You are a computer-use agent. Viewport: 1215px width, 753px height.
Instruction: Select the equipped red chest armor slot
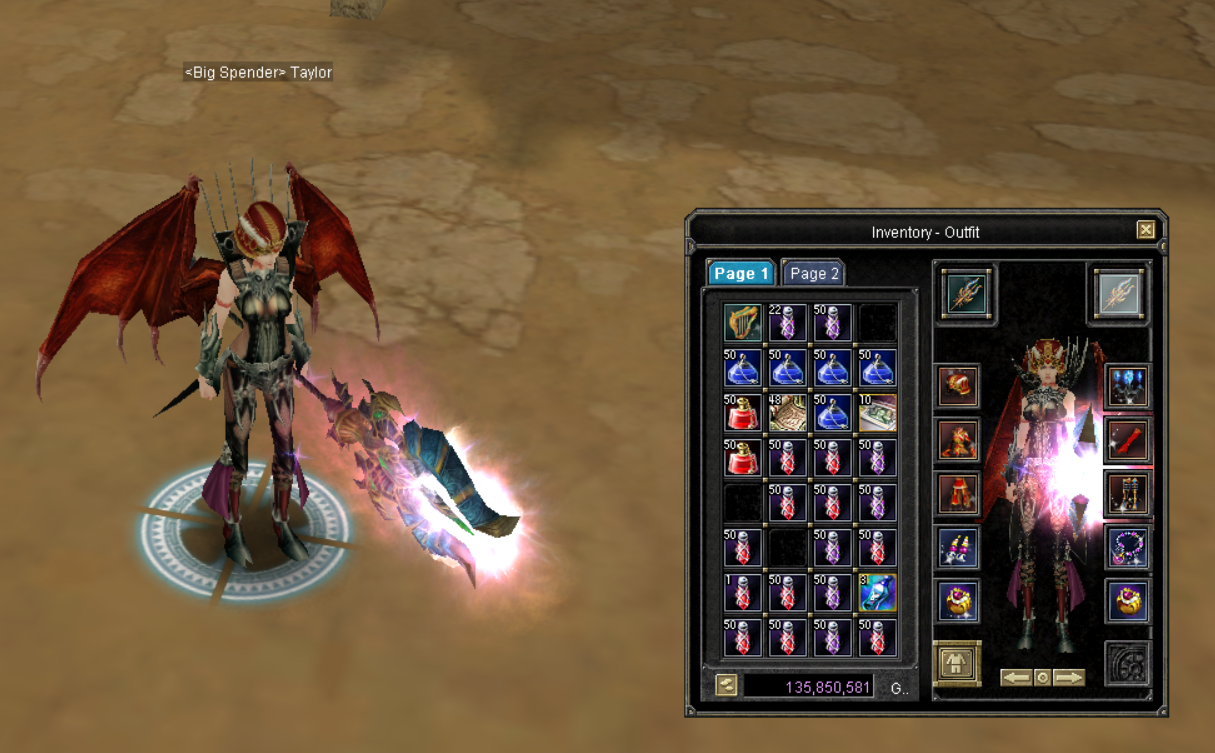pyautogui.click(x=958, y=440)
